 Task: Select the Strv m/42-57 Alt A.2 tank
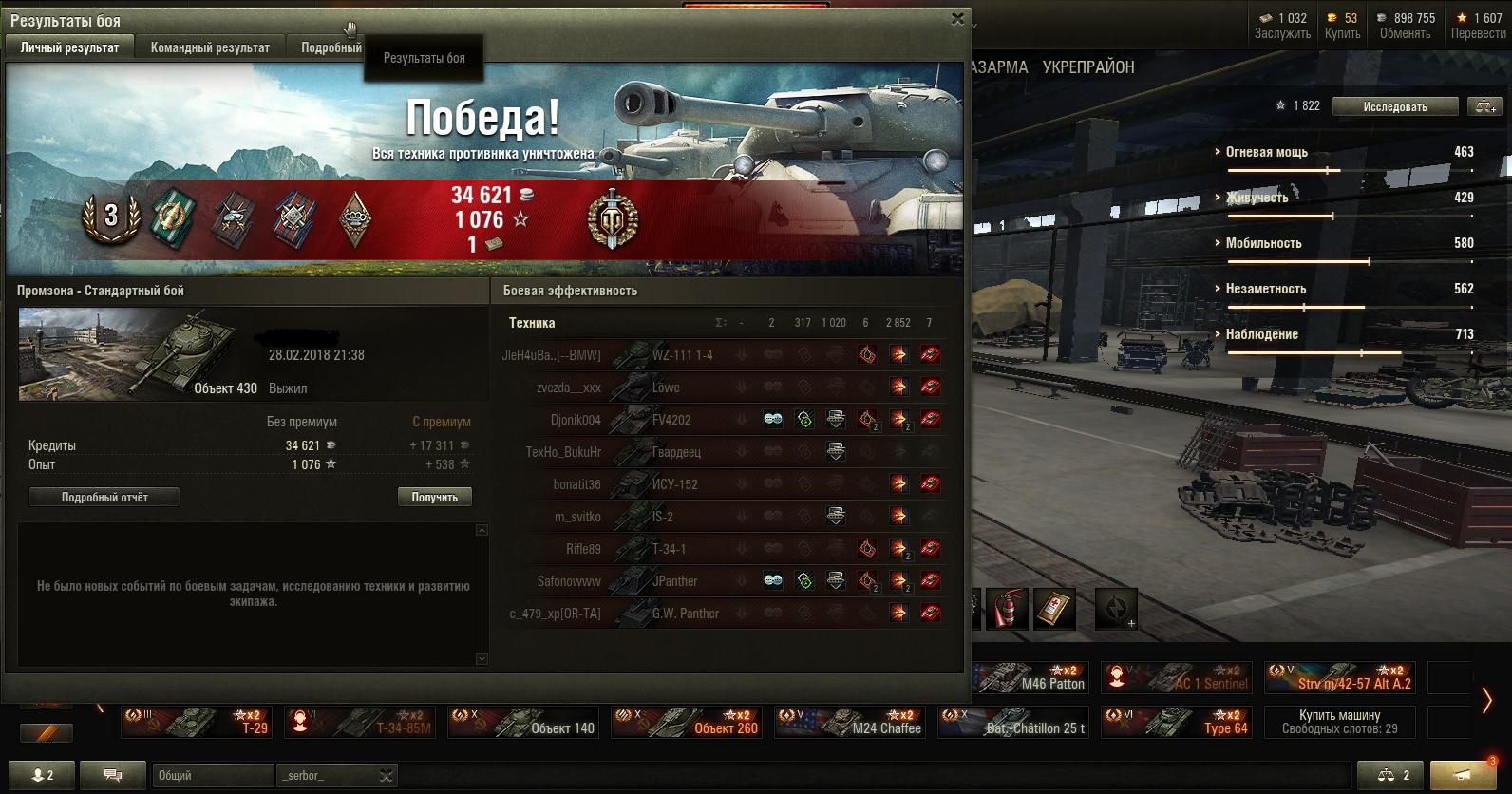click(x=1339, y=677)
